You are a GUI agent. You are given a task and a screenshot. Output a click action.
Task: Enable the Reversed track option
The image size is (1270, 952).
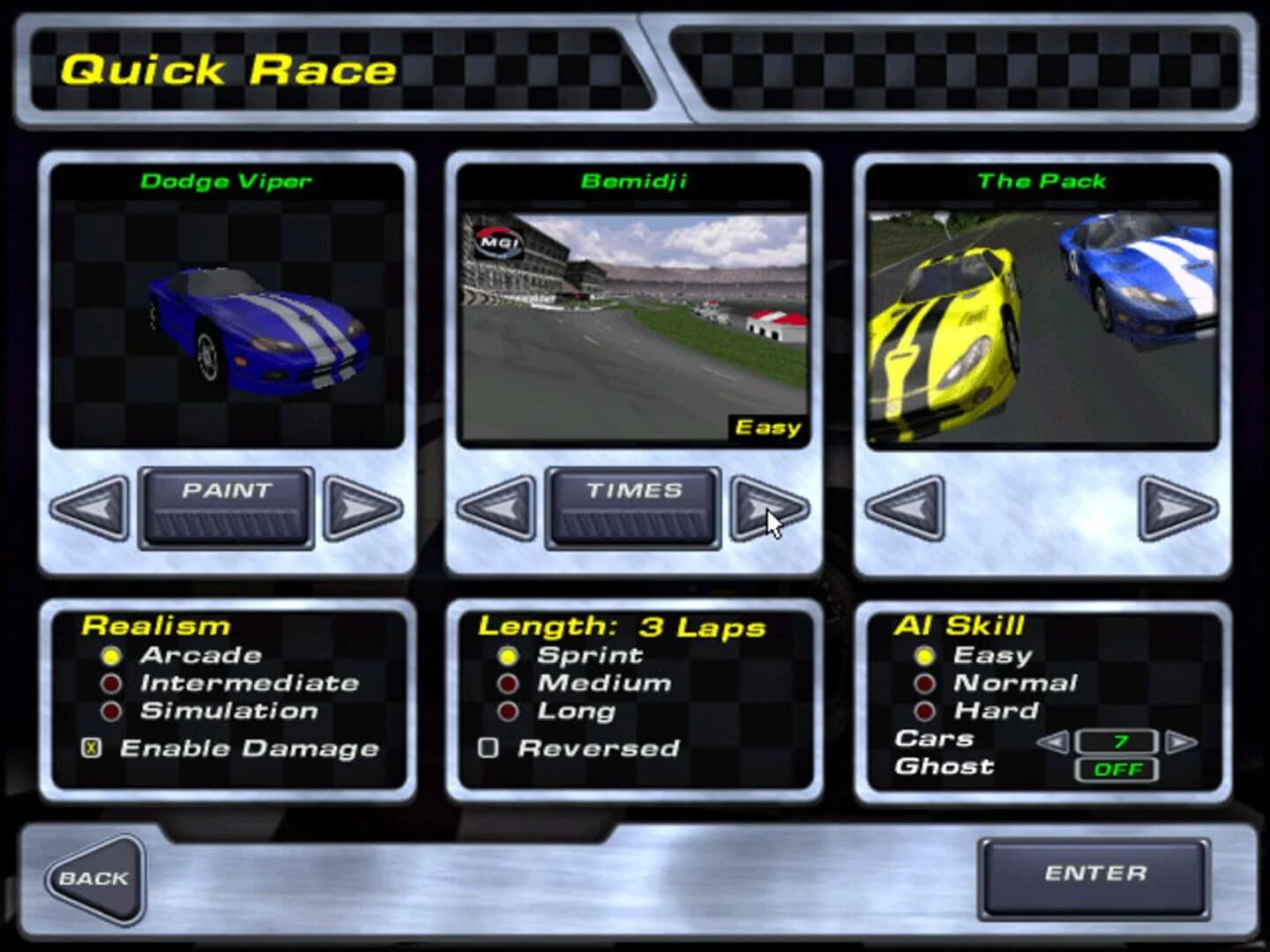[x=487, y=749]
